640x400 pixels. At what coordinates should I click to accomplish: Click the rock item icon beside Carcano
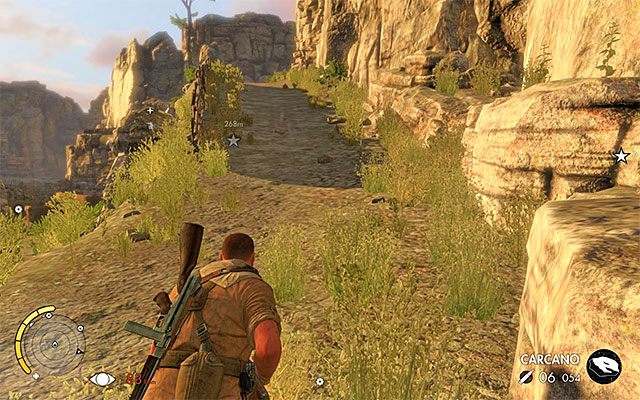(603, 366)
